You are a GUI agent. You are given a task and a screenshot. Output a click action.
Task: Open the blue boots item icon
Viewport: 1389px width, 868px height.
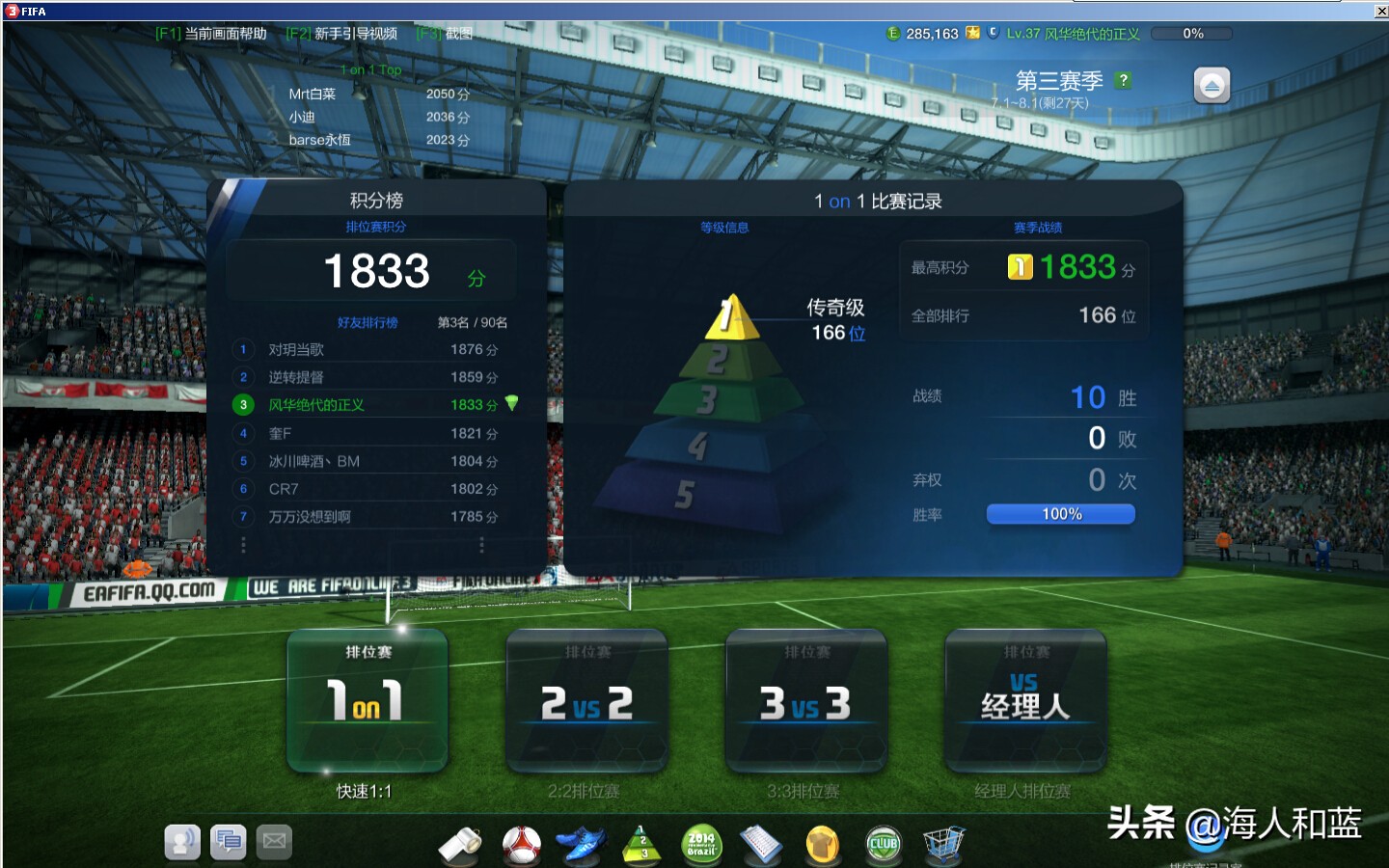(582, 844)
